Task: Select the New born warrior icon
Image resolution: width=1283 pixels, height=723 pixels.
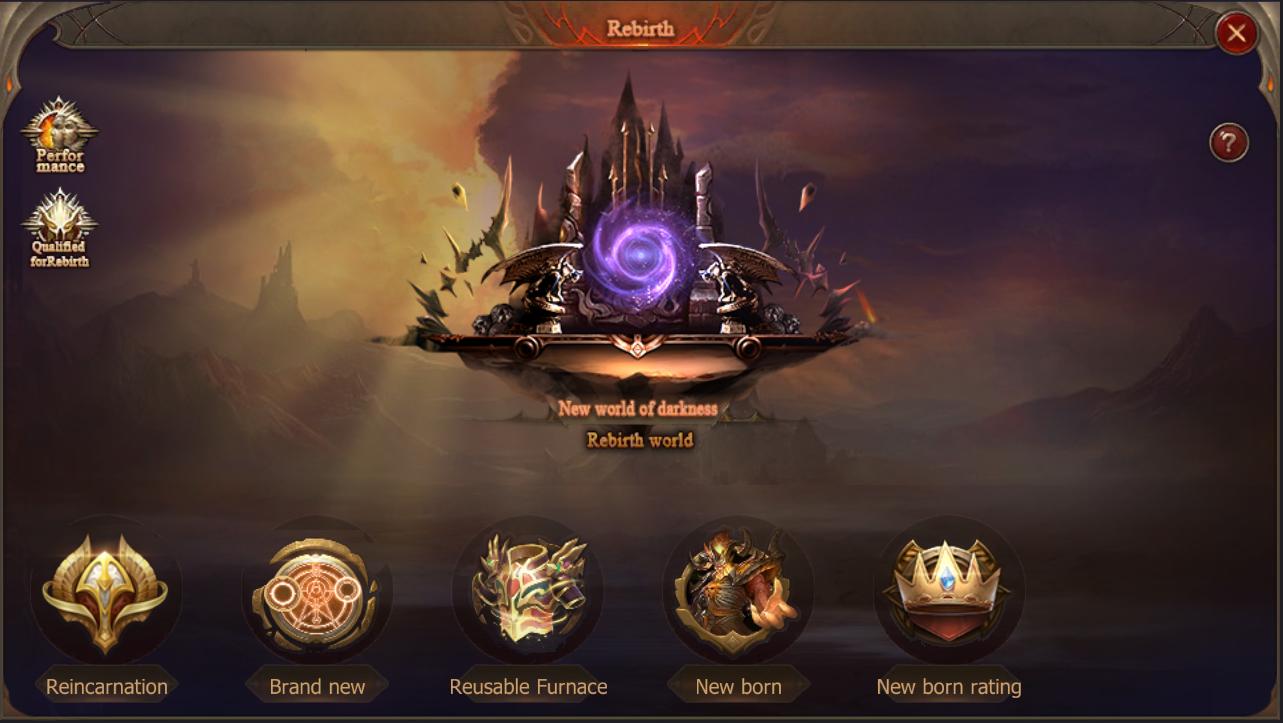Action: [x=737, y=590]
